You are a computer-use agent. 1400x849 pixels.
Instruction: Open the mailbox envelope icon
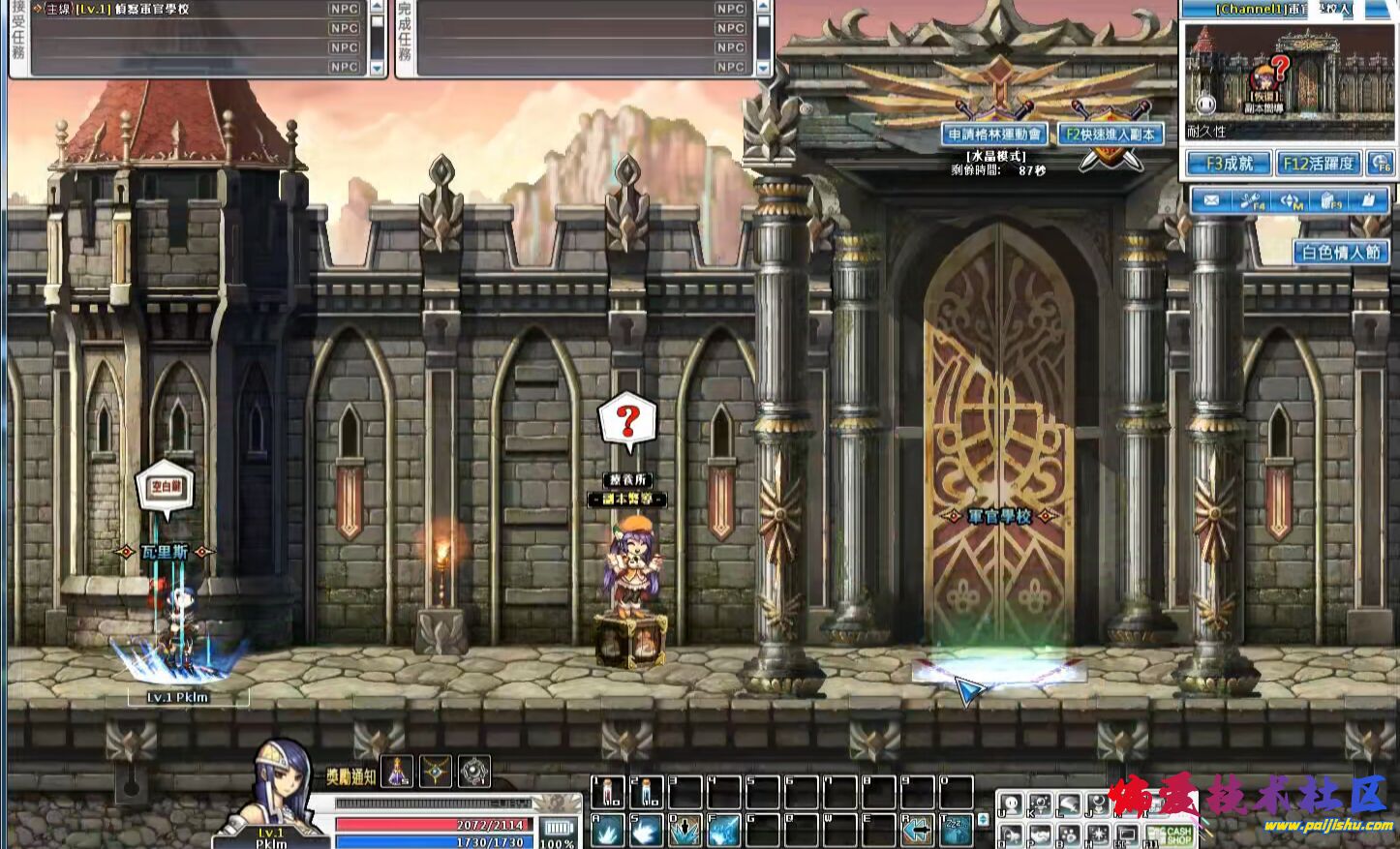(x=1210, y=200)
